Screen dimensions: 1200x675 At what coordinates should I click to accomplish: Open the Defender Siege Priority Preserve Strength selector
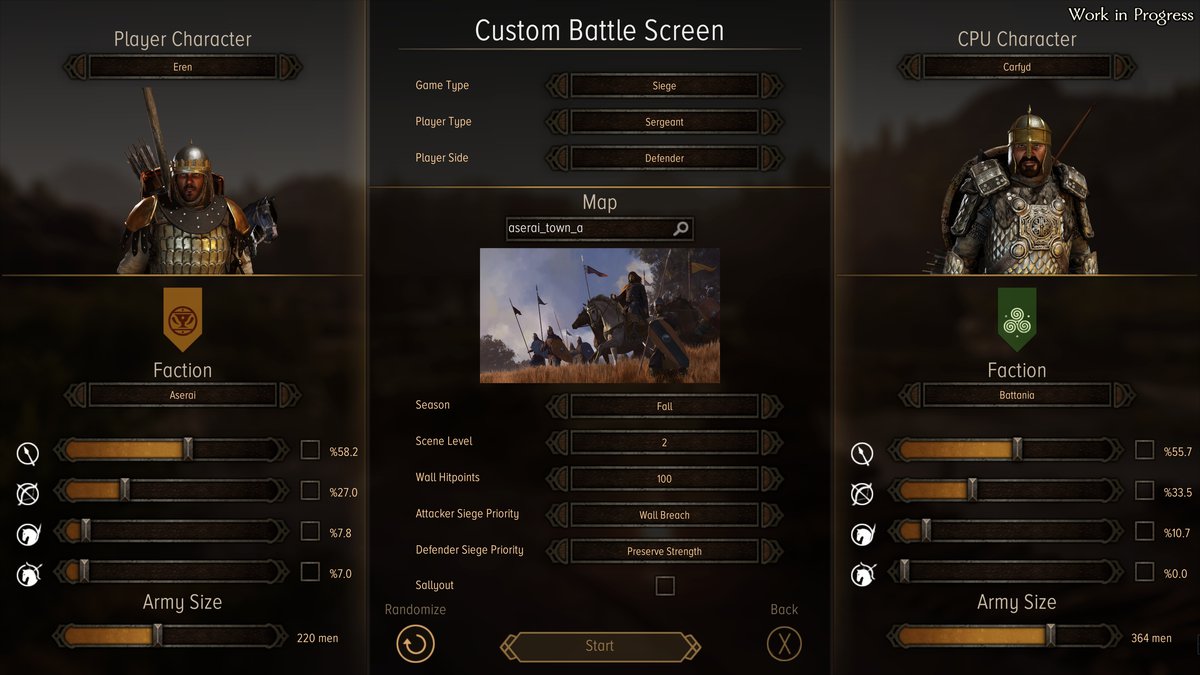(664, 551)
